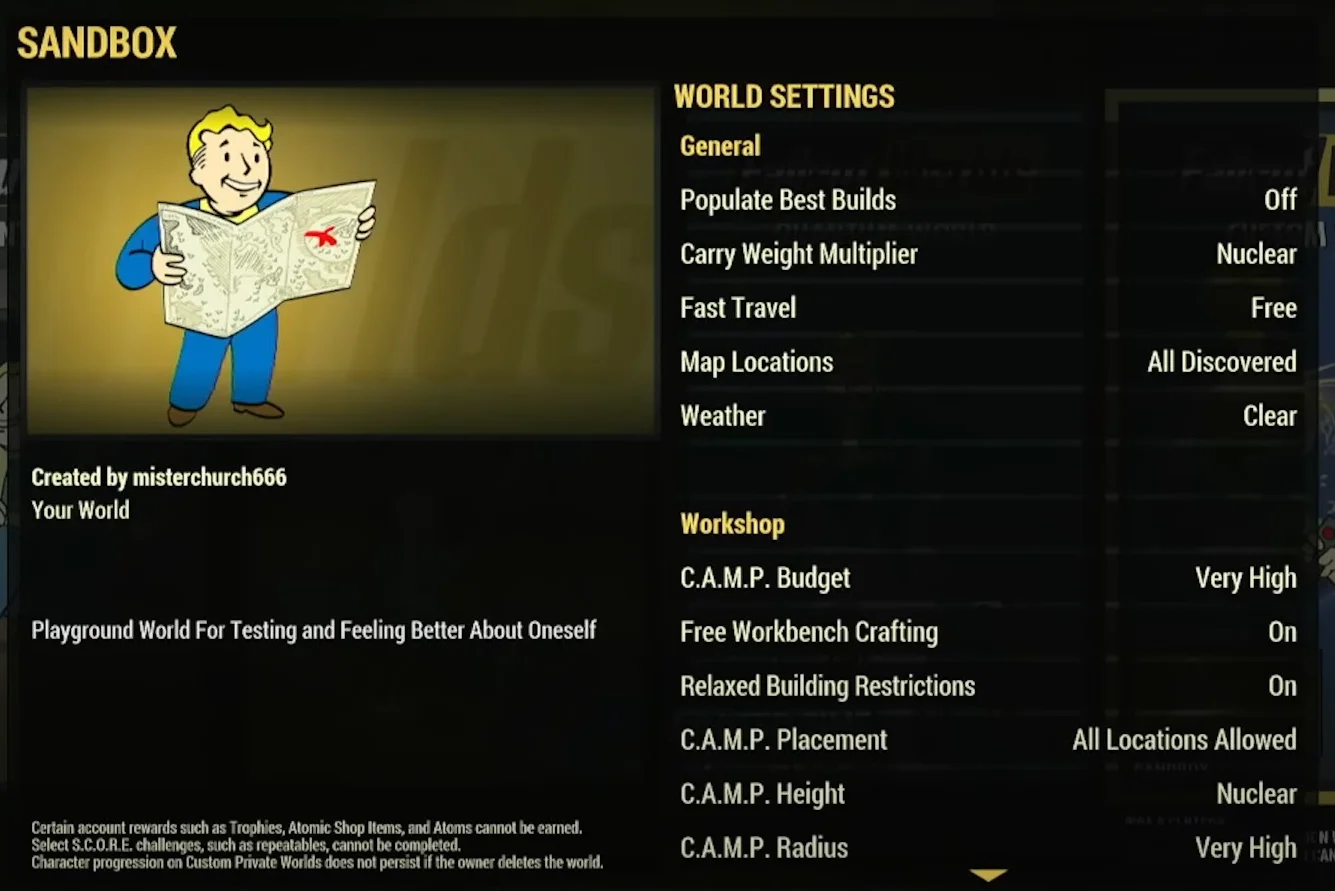Choose the Map Locations setting
Screen dimensions: 1335x891
point(988,362)
